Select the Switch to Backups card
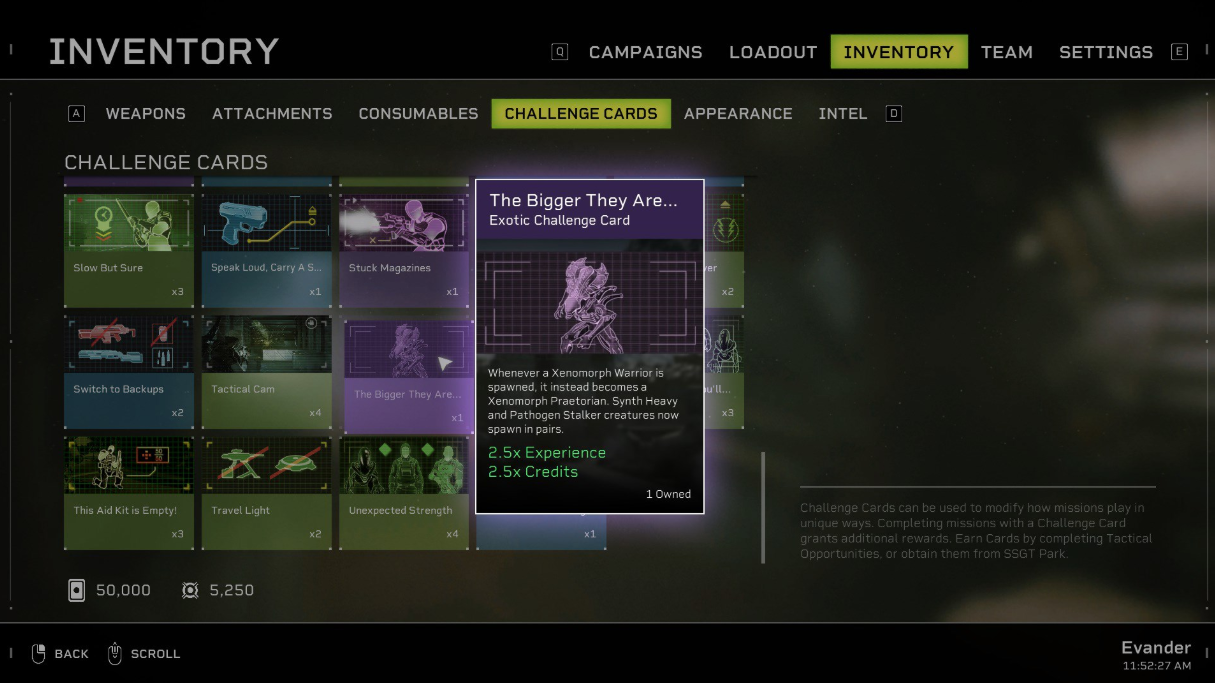The height and width of the screenshot is (683, 1215). [x=129, y=372]
